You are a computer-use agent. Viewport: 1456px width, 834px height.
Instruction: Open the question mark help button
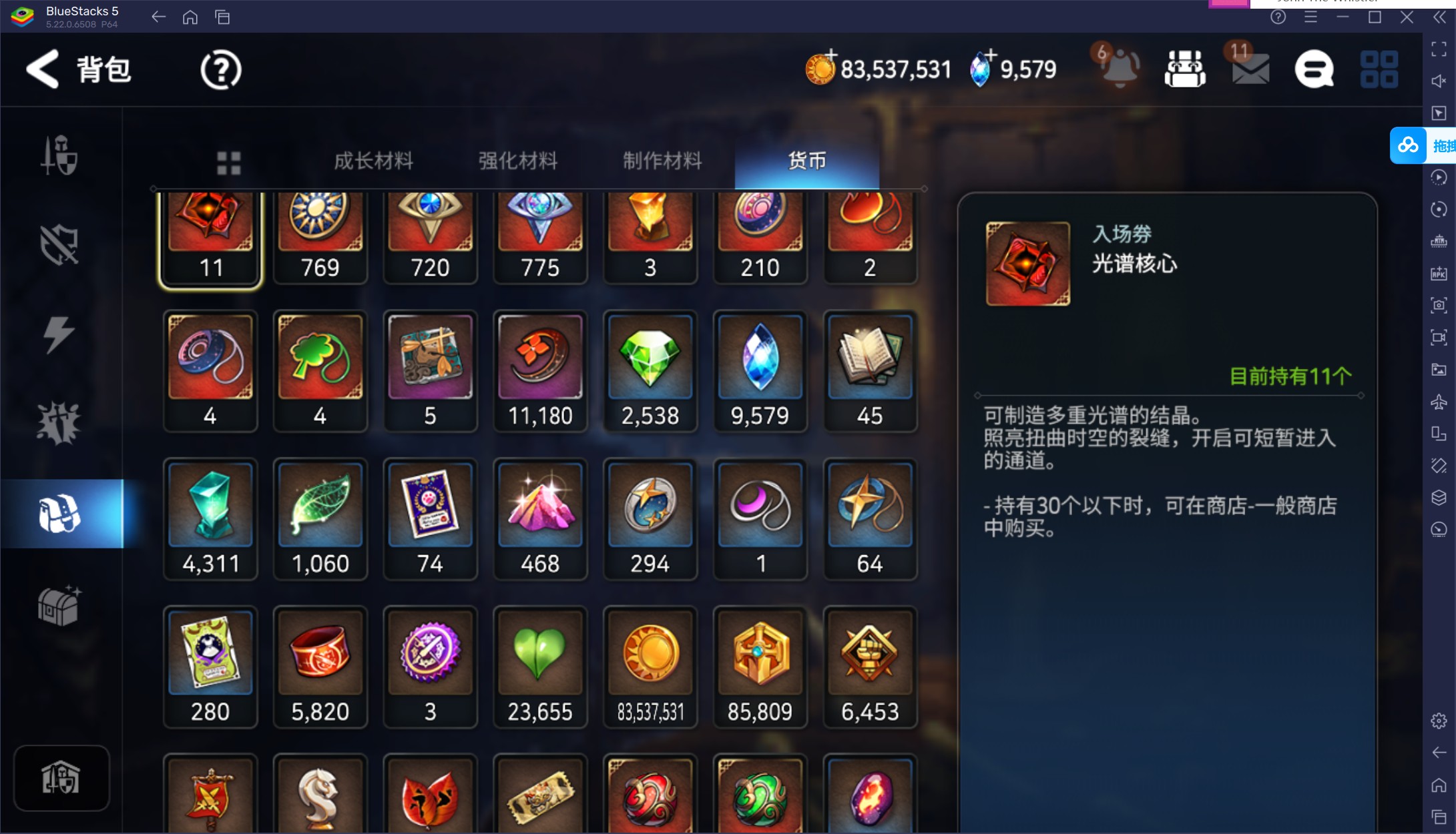point(220,69)
